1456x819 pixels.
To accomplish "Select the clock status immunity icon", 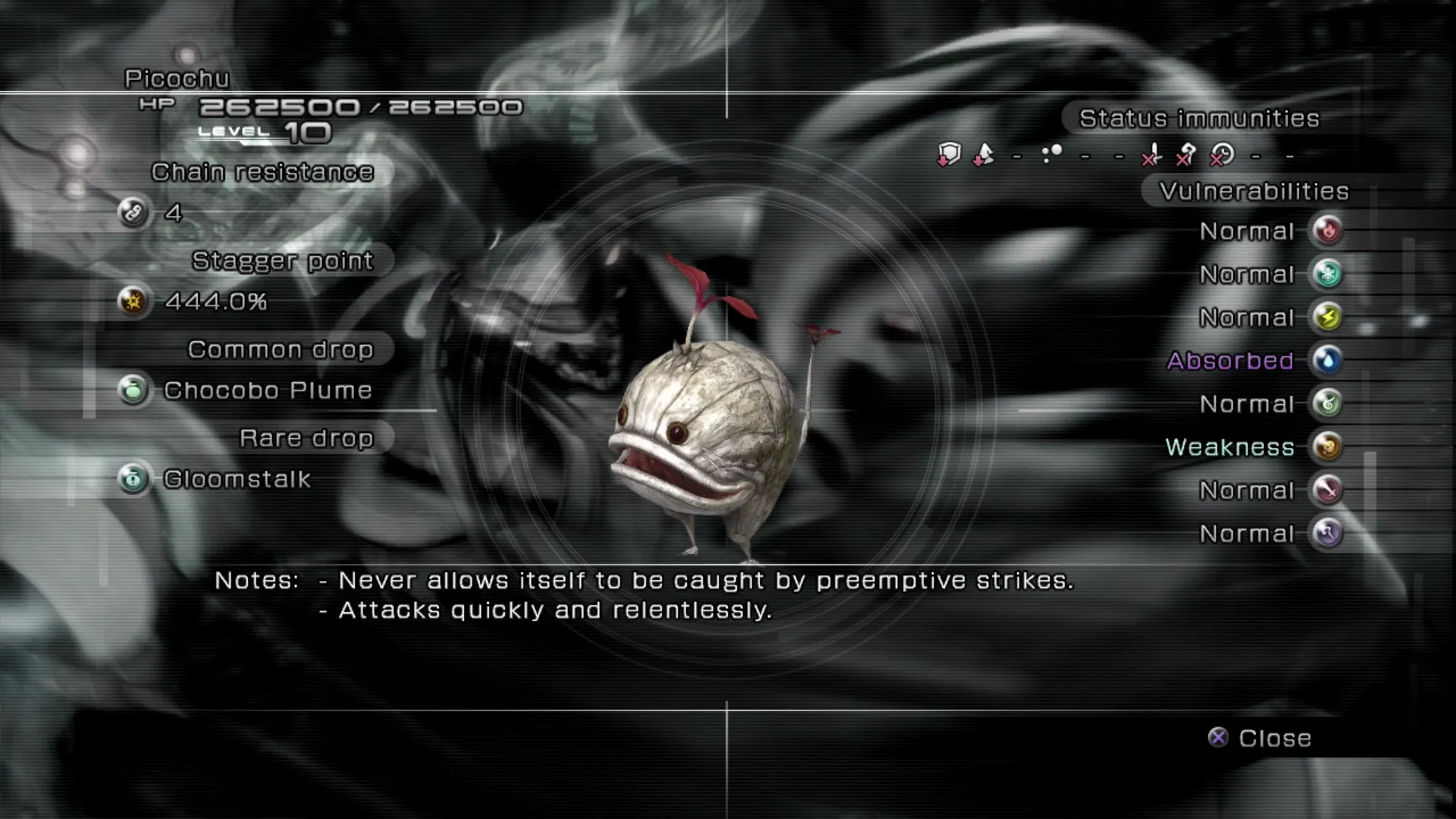I will (1222, 155).
